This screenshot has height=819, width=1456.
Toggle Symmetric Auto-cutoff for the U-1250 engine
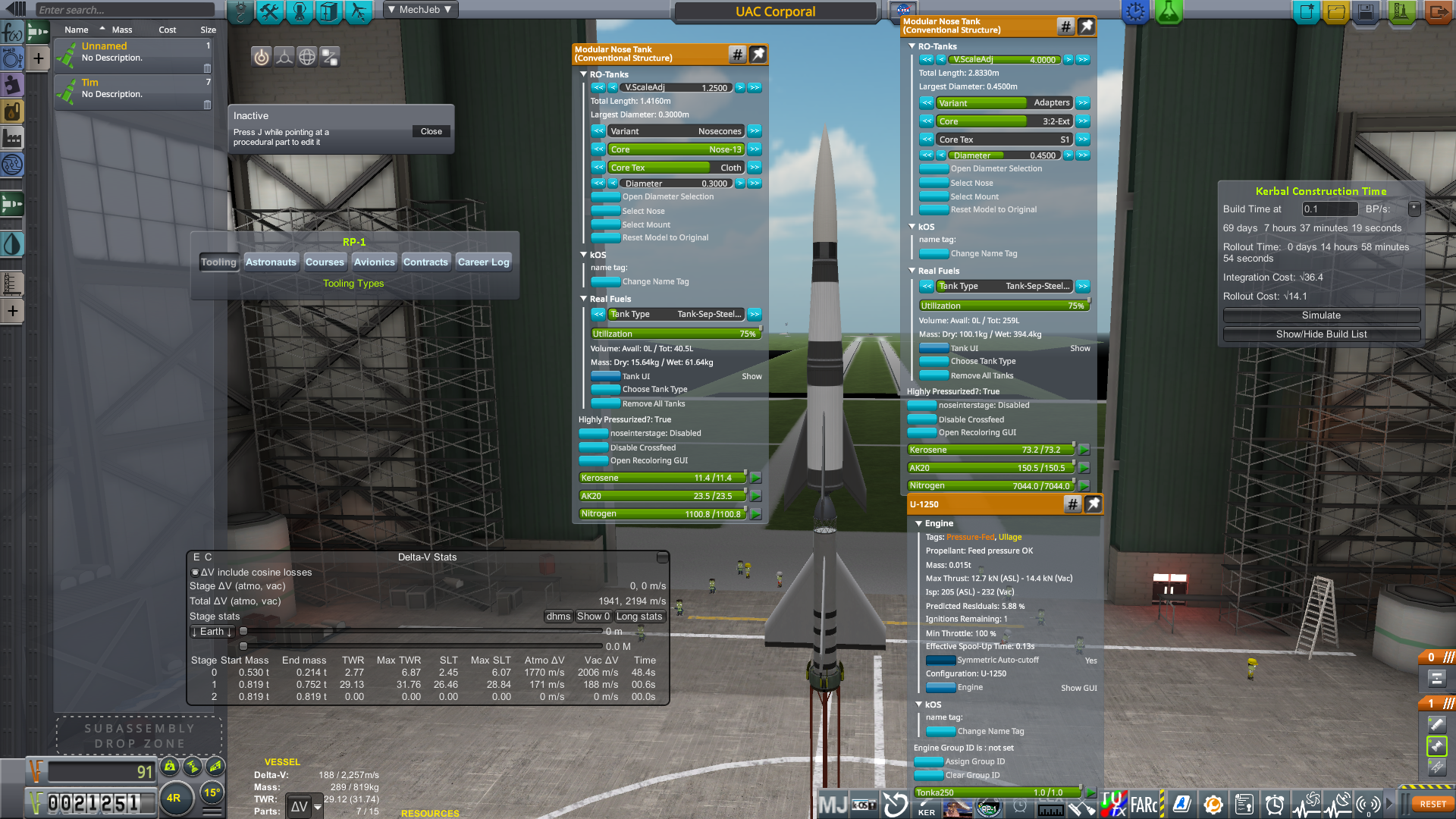pos(940,660)
